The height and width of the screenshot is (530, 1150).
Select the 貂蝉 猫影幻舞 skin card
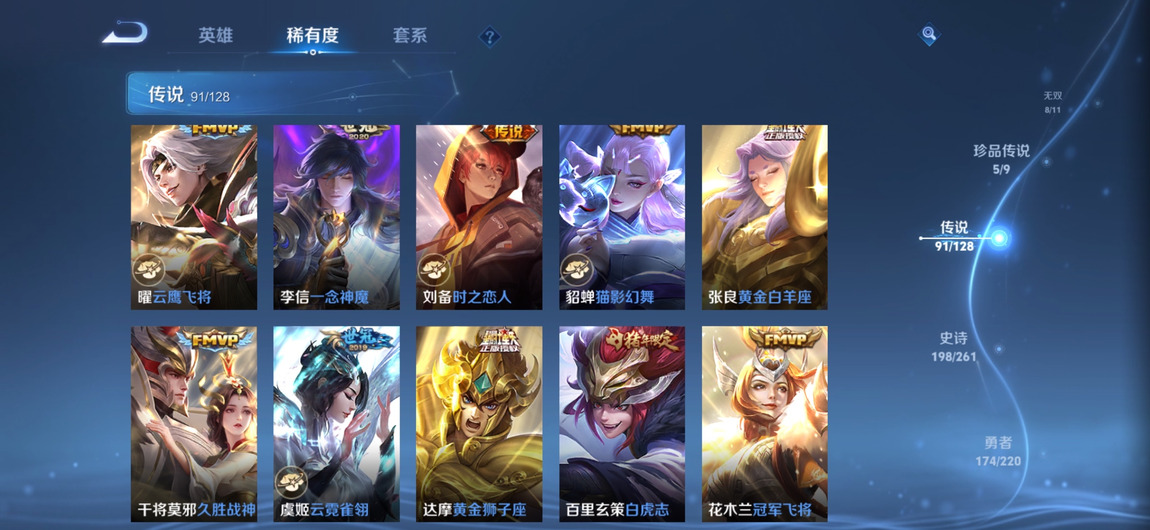click(622, 217)
